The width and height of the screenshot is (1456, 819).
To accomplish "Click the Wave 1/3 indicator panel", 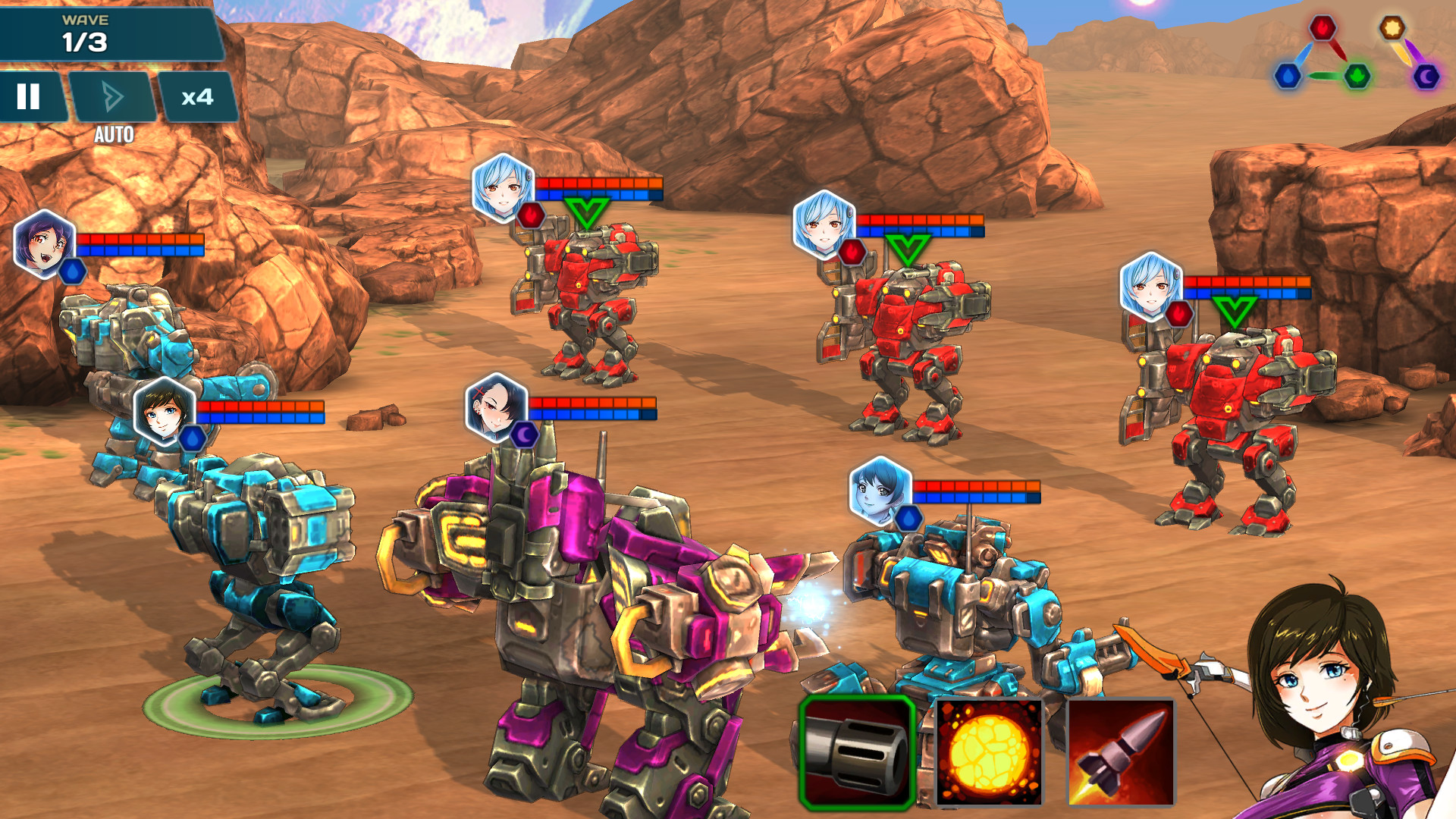I will 87,34.
